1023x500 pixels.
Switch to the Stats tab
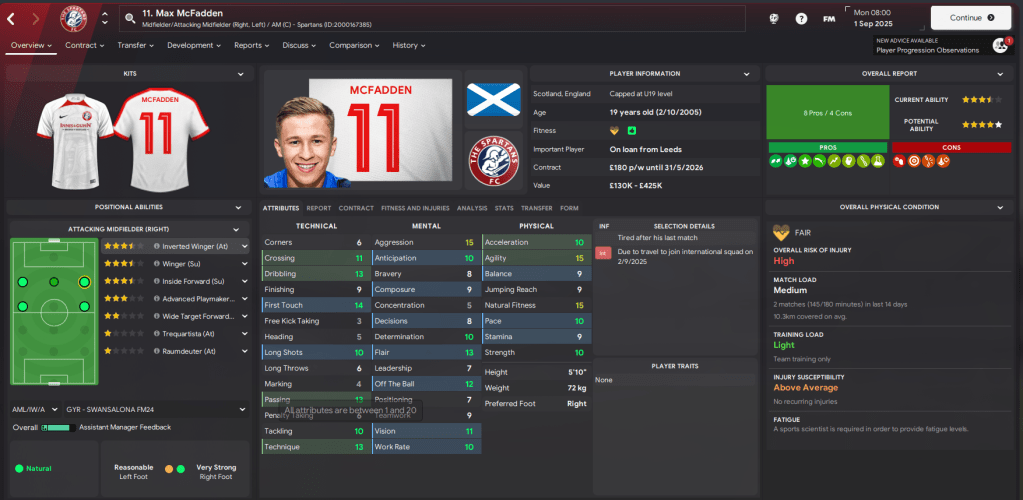pos(503,208)
